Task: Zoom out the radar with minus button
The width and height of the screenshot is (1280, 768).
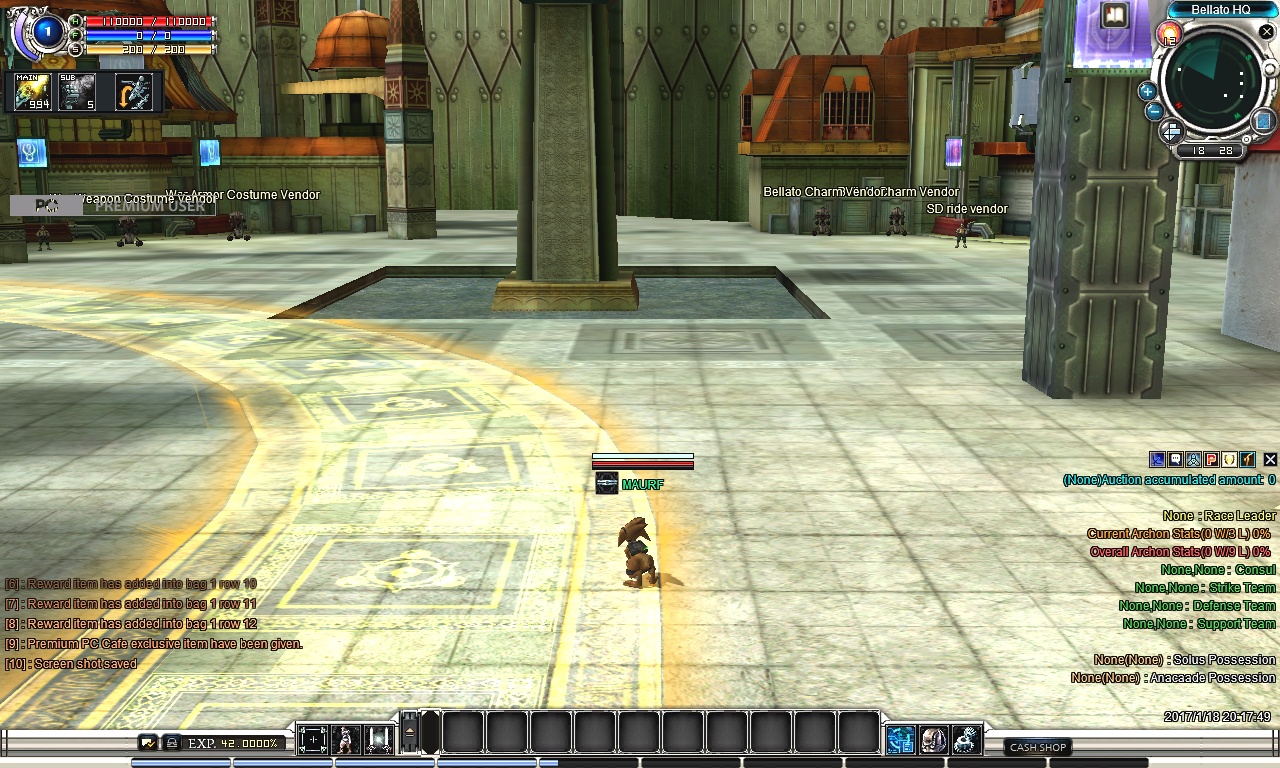Action: pos(1154,111)
